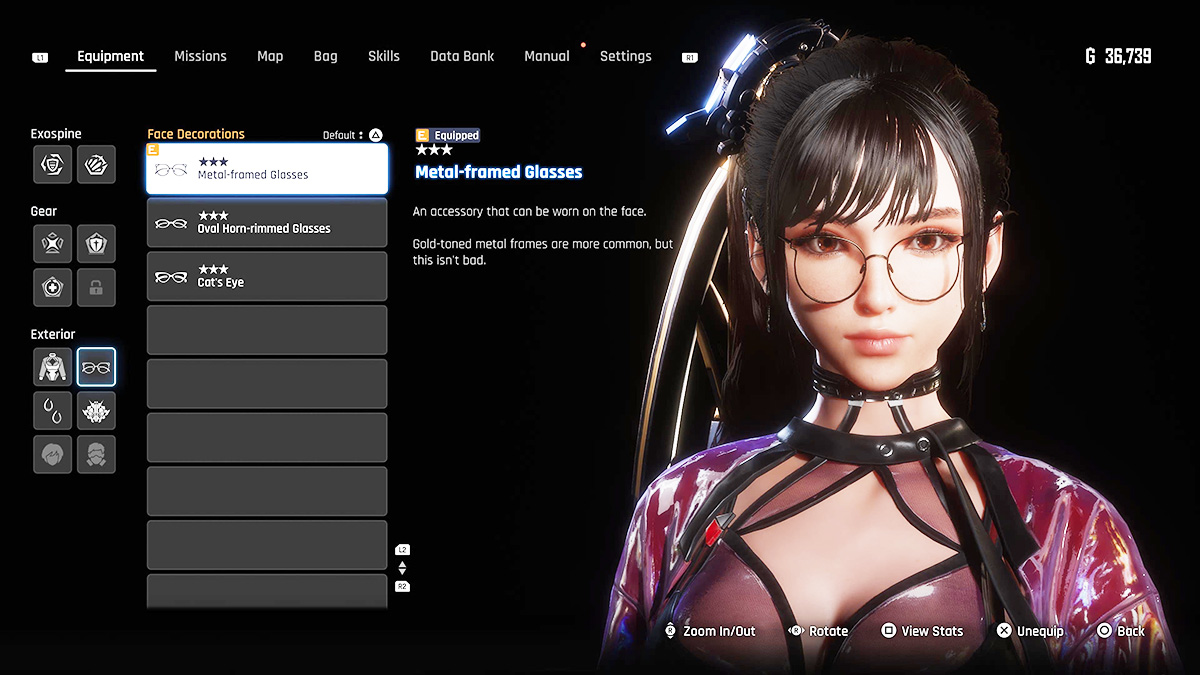This screenshot has height=675, width=1200.
Task: Select the Equipment tab
Action: [x=110, y=56]
